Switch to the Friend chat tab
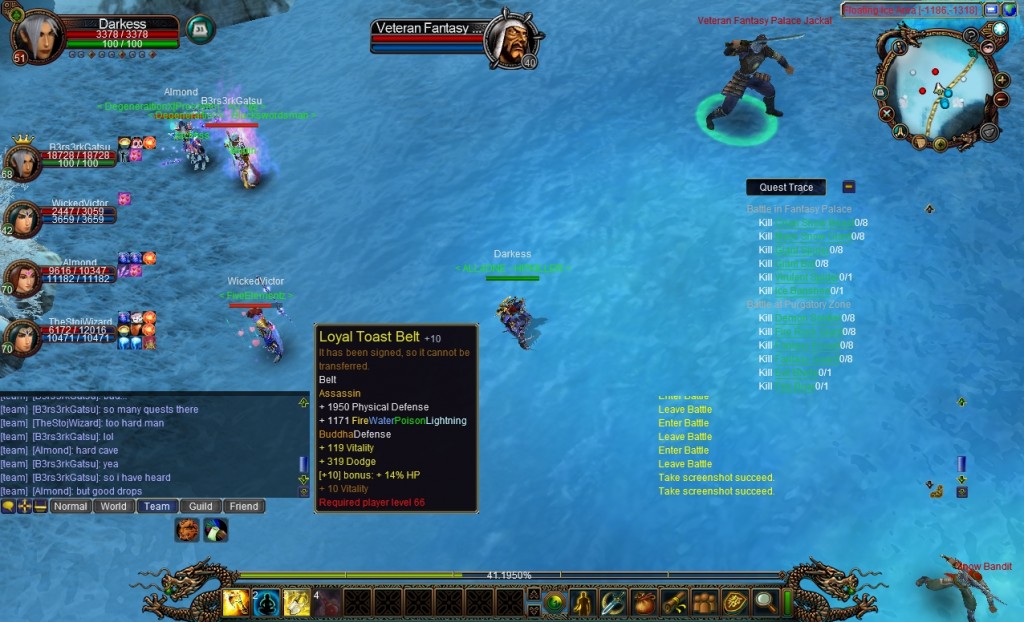 tap(244, 506)
